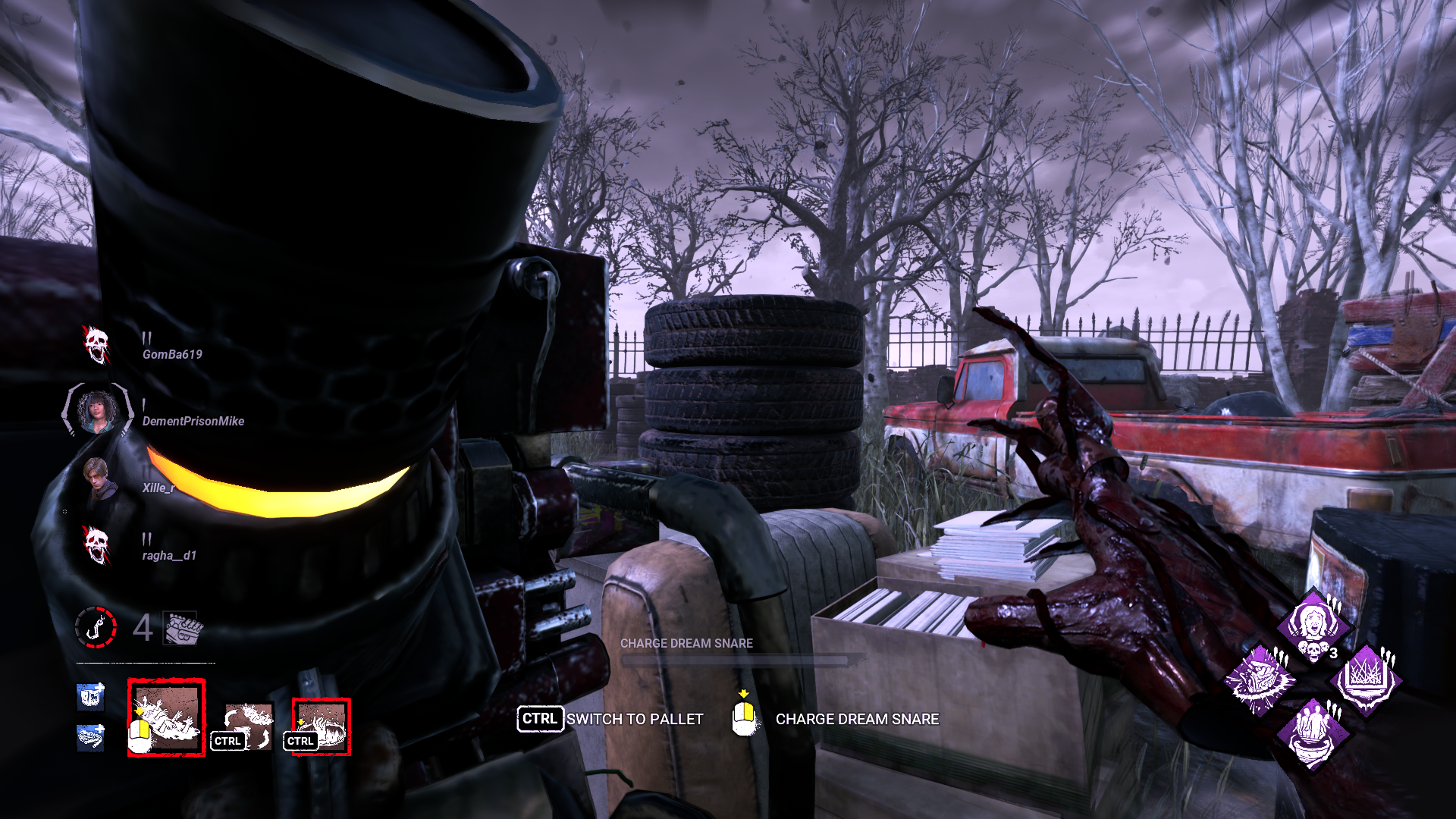The image size is (1456, 819).
Task: Toggle the CTRL badge on the Dream Pallet slot
Action: (x=301, y=739)
